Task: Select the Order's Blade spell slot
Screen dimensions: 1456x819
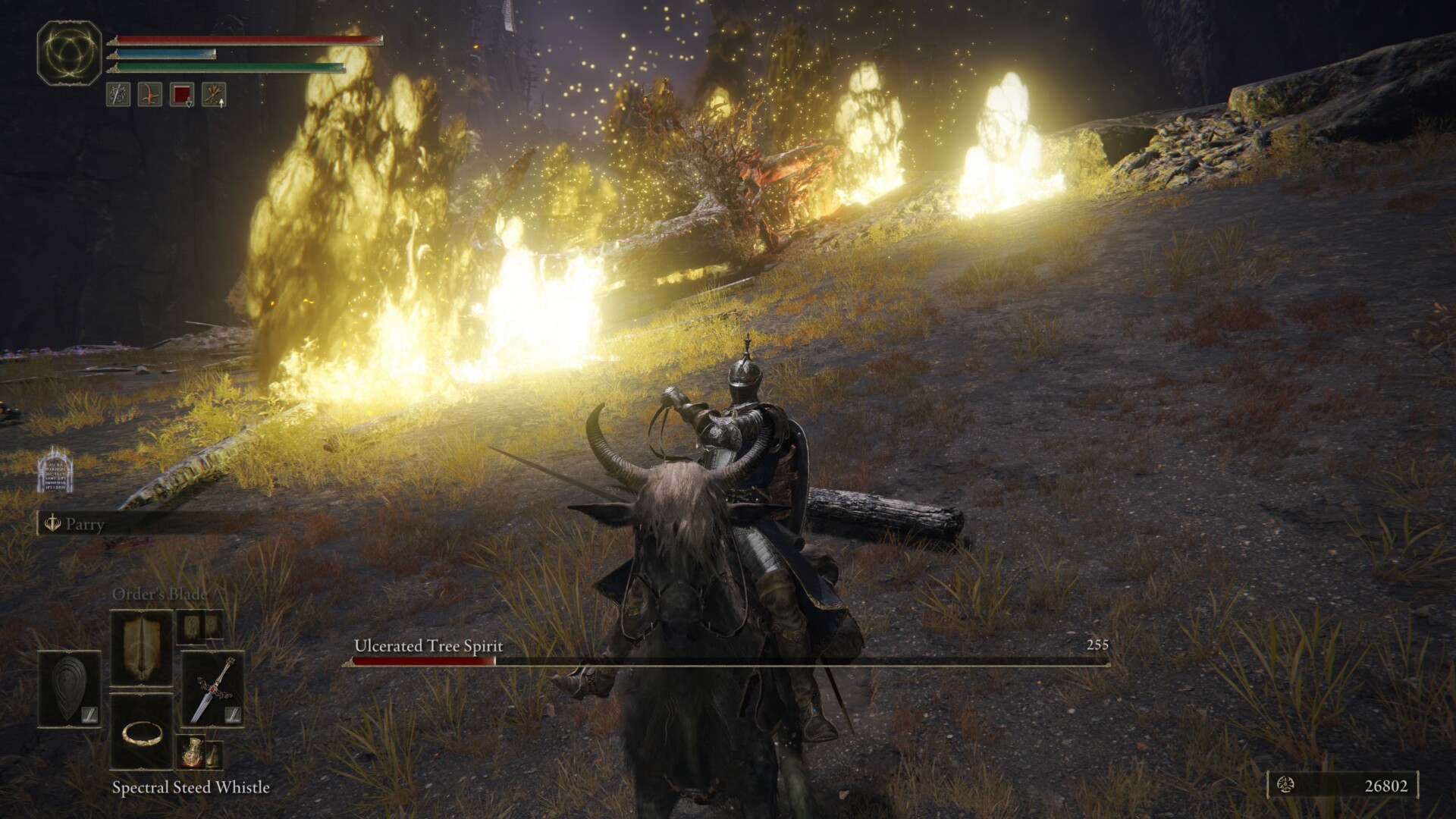Action: tap(142, 648)
